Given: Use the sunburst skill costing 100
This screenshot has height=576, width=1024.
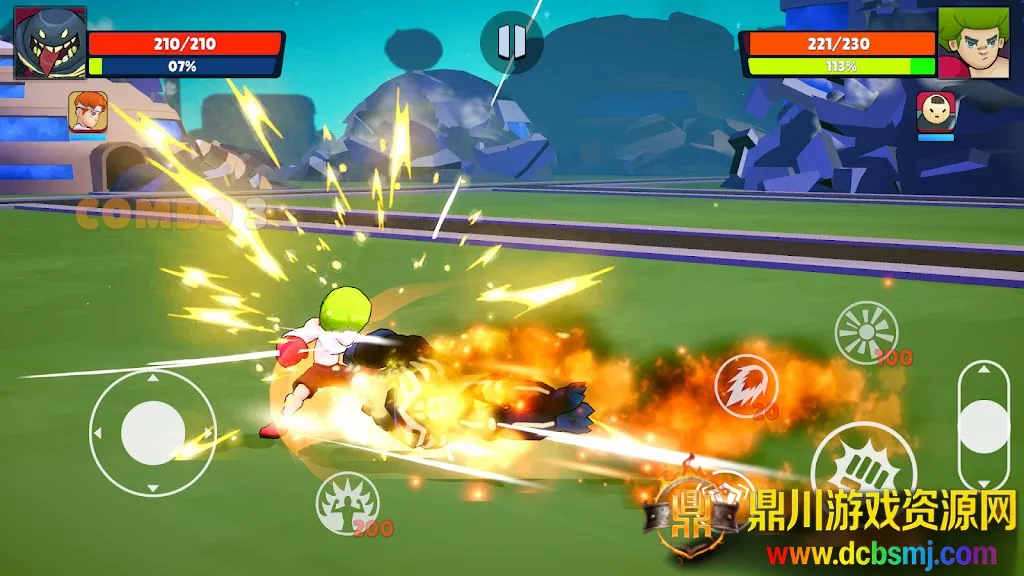Looking at the screenshot, I should (866, 332).
